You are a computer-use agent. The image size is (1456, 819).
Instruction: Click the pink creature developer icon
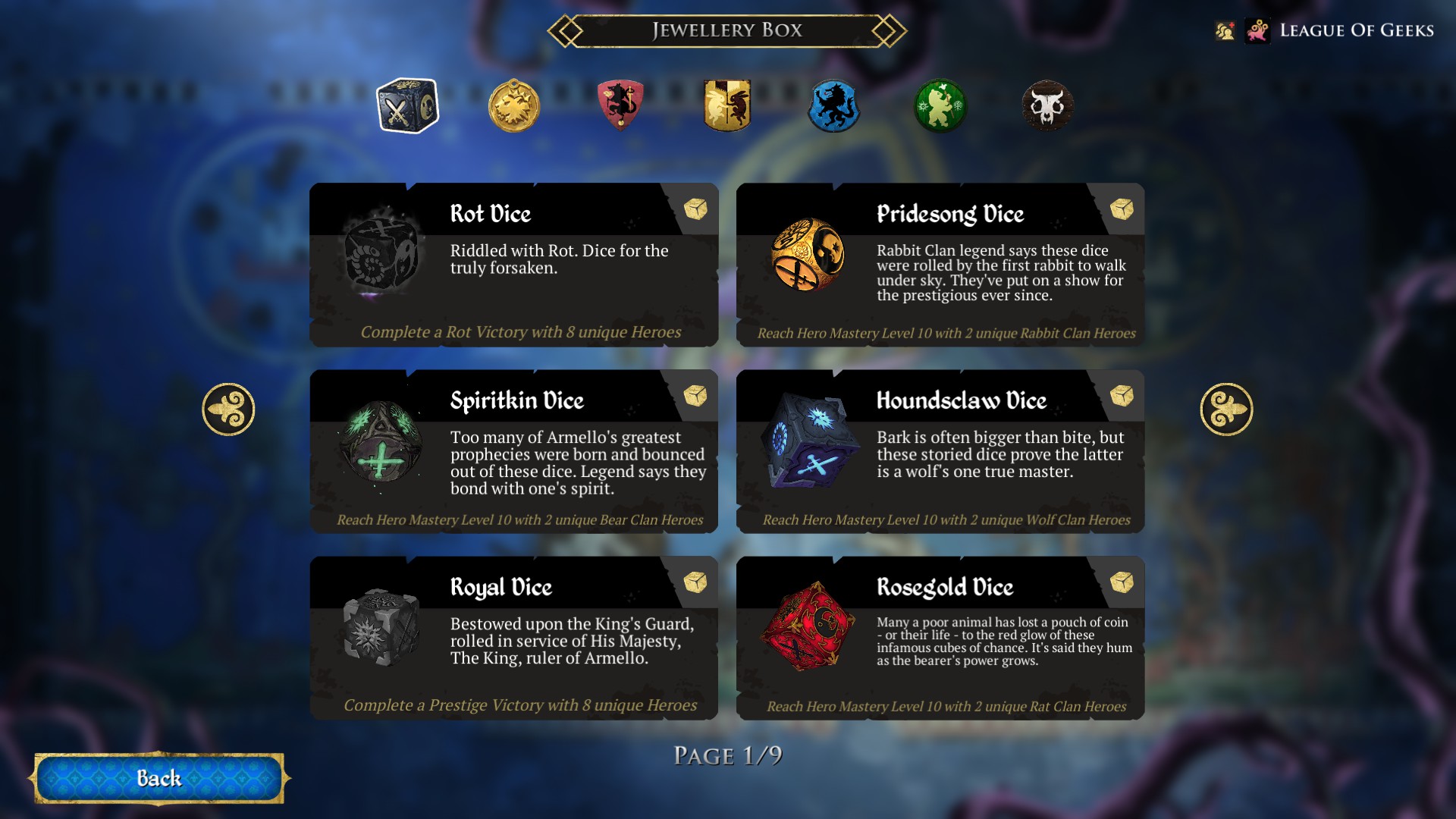[x=1258, y=30]
